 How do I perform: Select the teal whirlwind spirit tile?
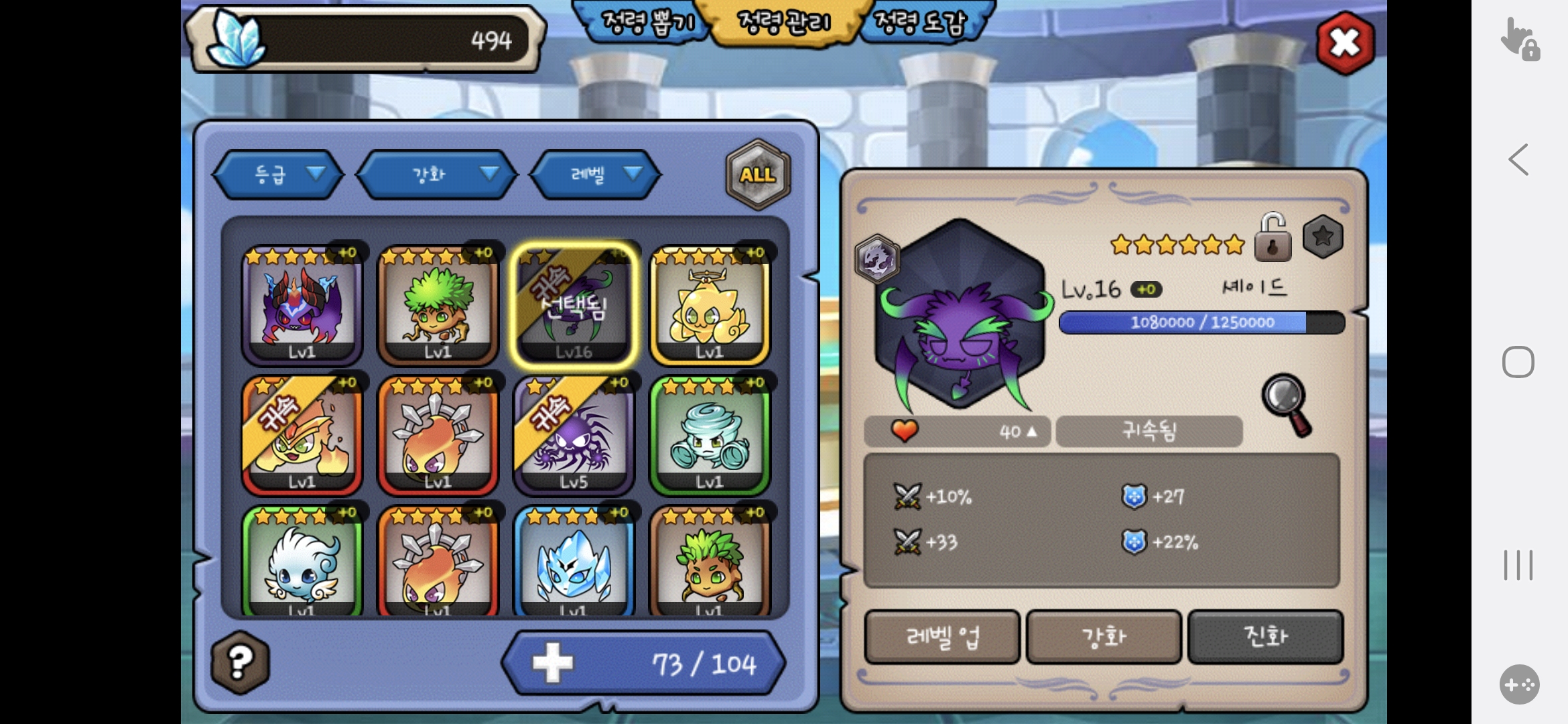click(x=710, y=435)
